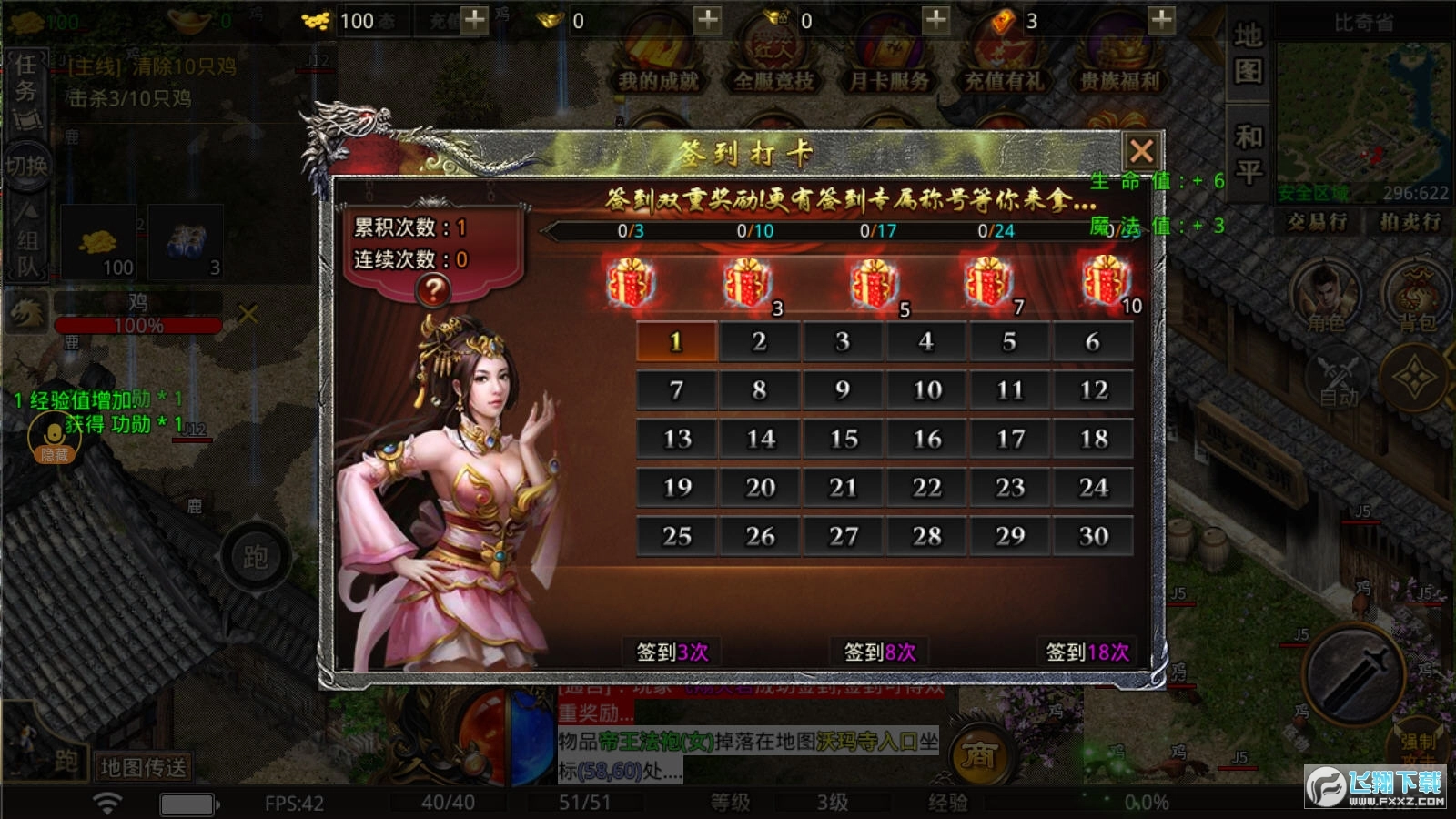Claim the 签到18次 sign-in reward
The width and height of the screenshot is (1456, 819).
coord(1089,652)
